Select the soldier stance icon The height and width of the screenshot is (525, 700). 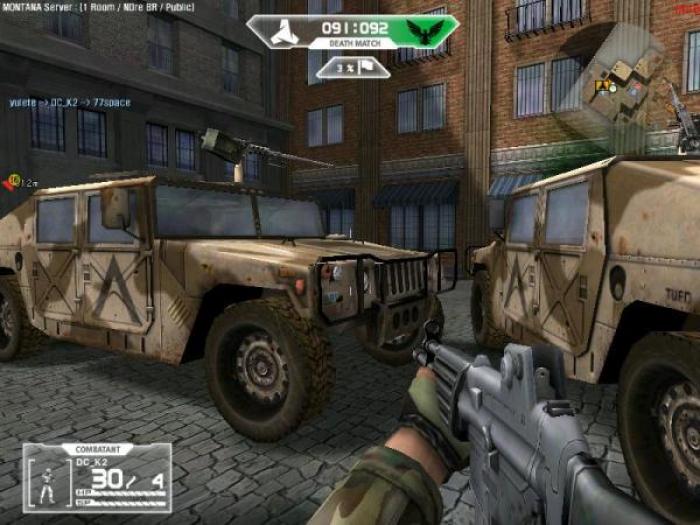click(47, 487)
